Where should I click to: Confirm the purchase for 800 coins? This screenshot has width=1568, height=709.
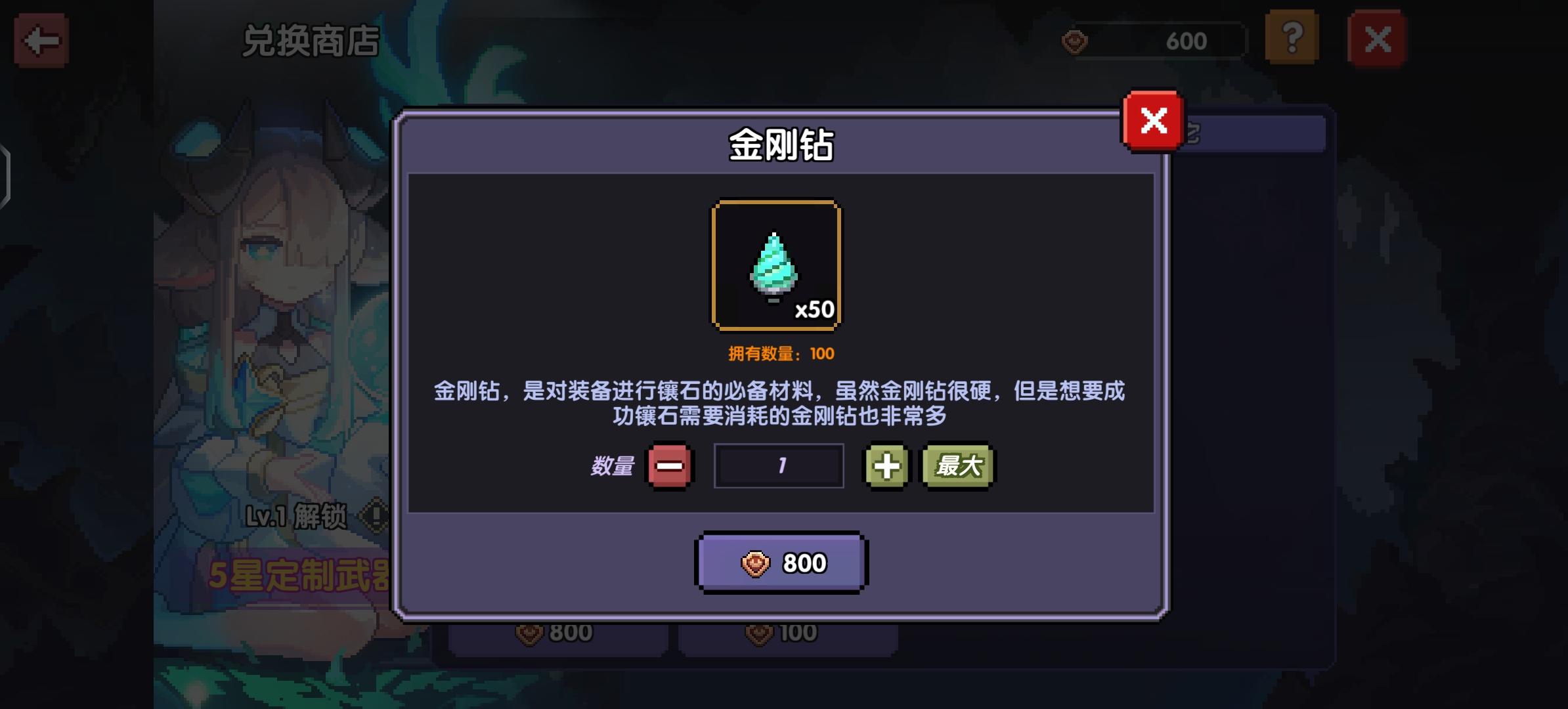coord(781,562)
